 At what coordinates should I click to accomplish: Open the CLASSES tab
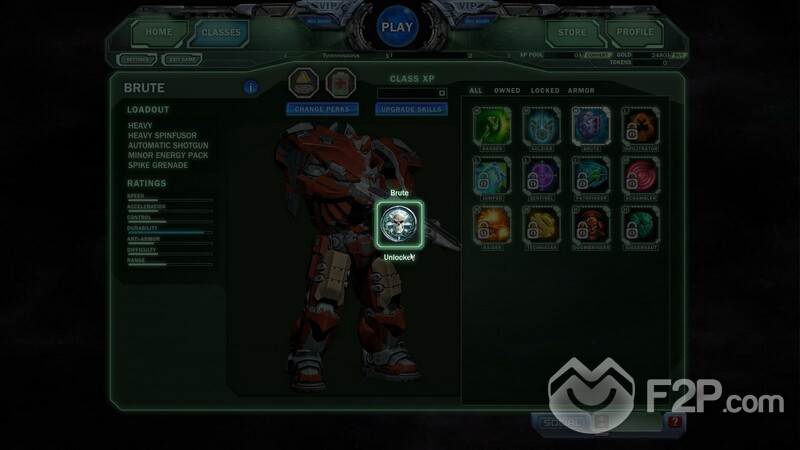pyautogui.click(x=221, y=32)
